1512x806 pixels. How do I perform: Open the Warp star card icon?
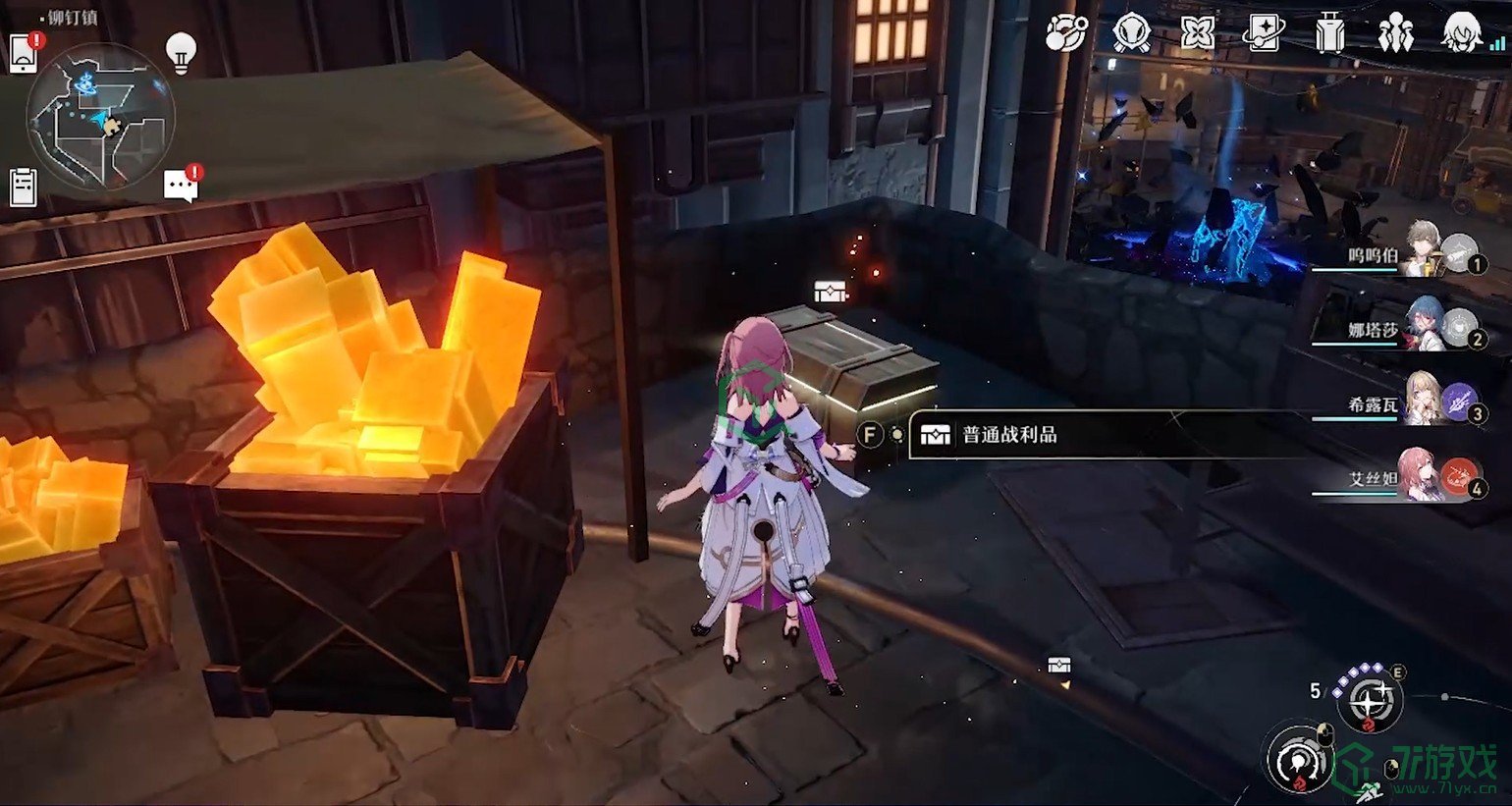click(x=1264, y=34)
